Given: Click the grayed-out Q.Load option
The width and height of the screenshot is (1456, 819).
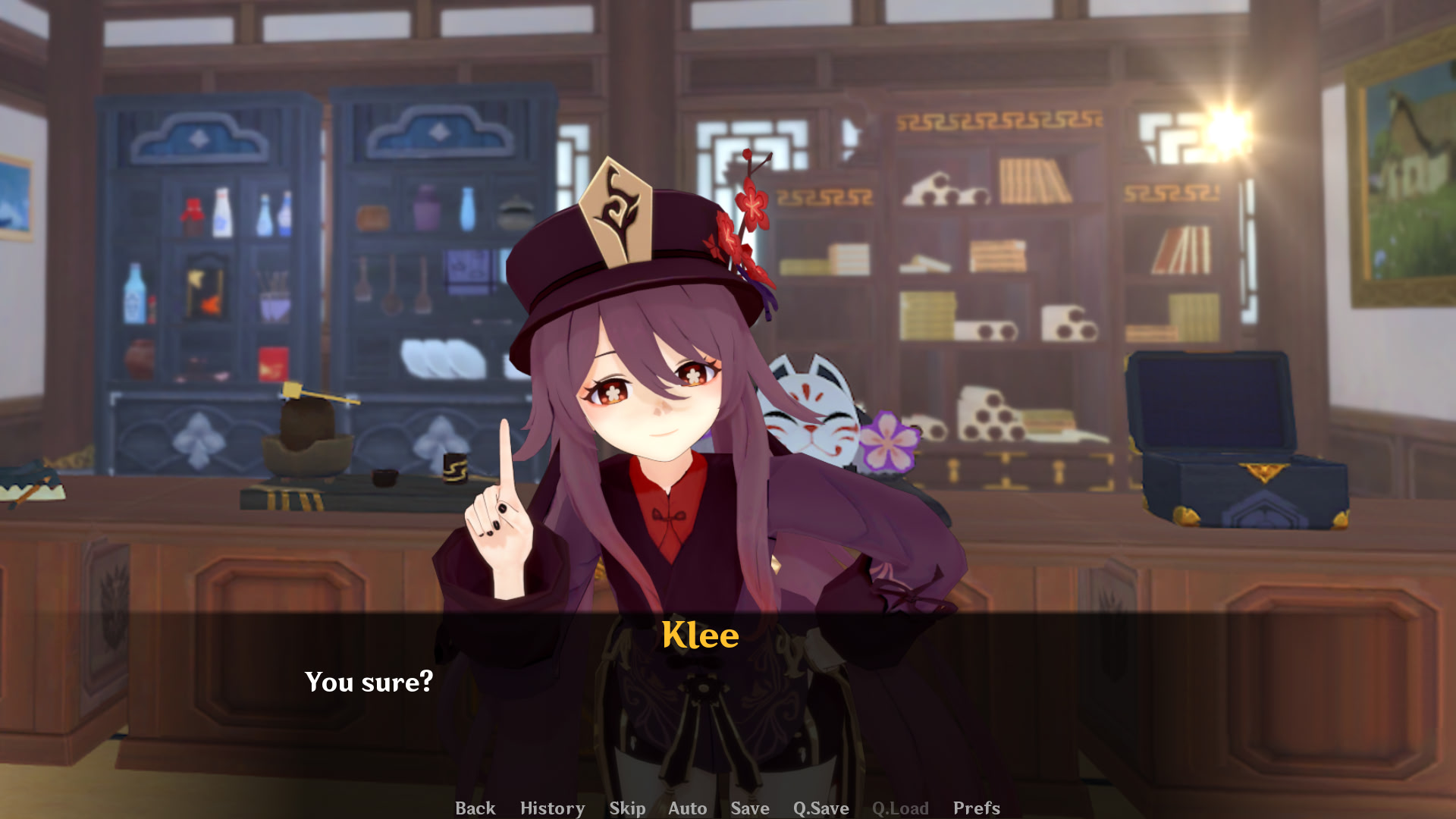Looking at the screenshot, I should click(901, 808).
